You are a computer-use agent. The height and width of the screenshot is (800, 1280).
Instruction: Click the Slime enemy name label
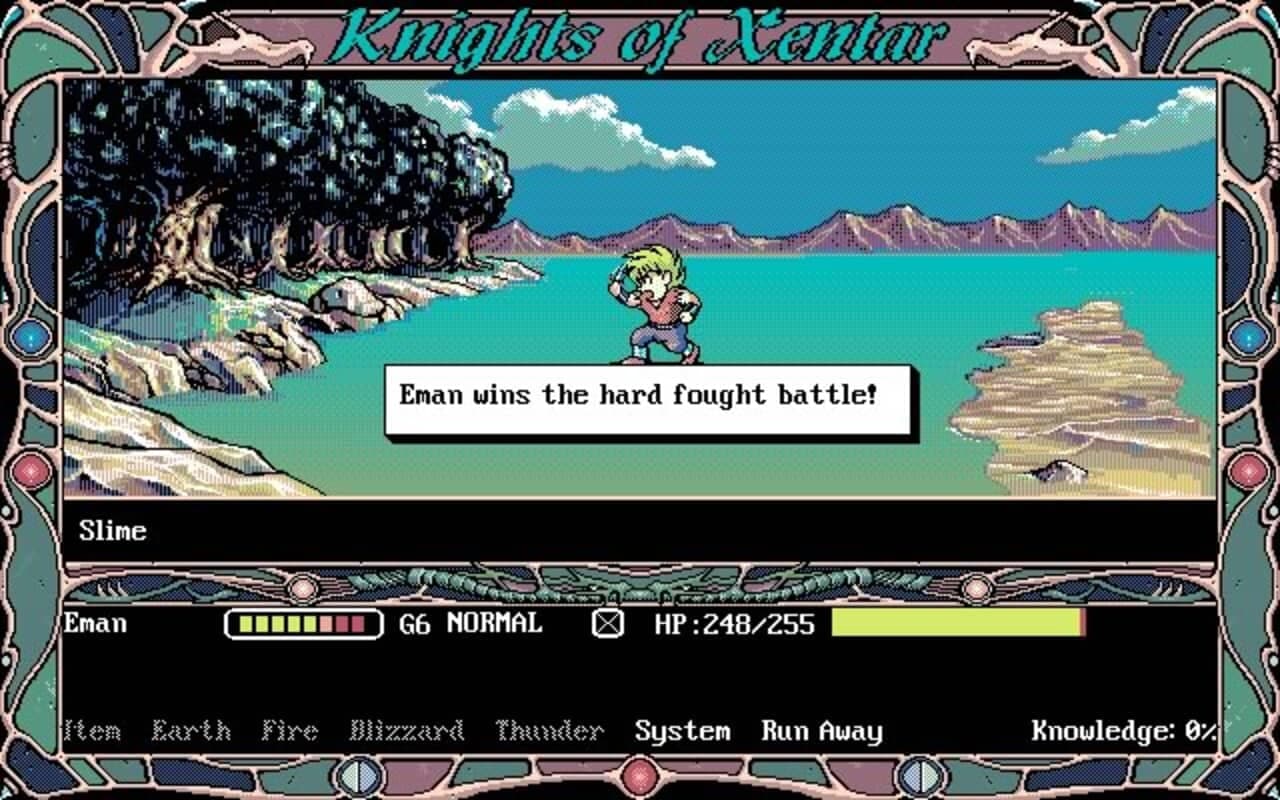(x=112, y=531)
